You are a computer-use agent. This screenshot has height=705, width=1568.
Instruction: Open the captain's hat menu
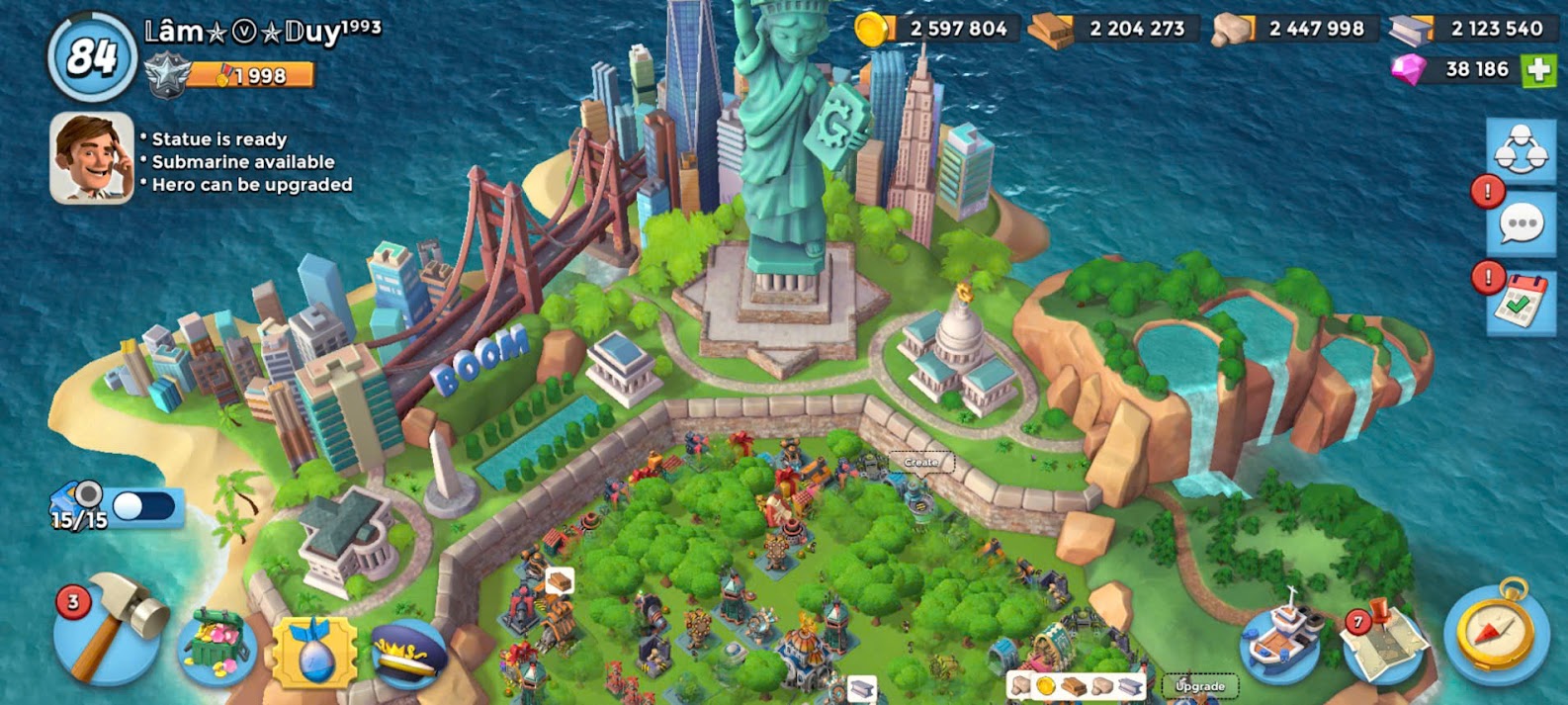coord(408,653)
